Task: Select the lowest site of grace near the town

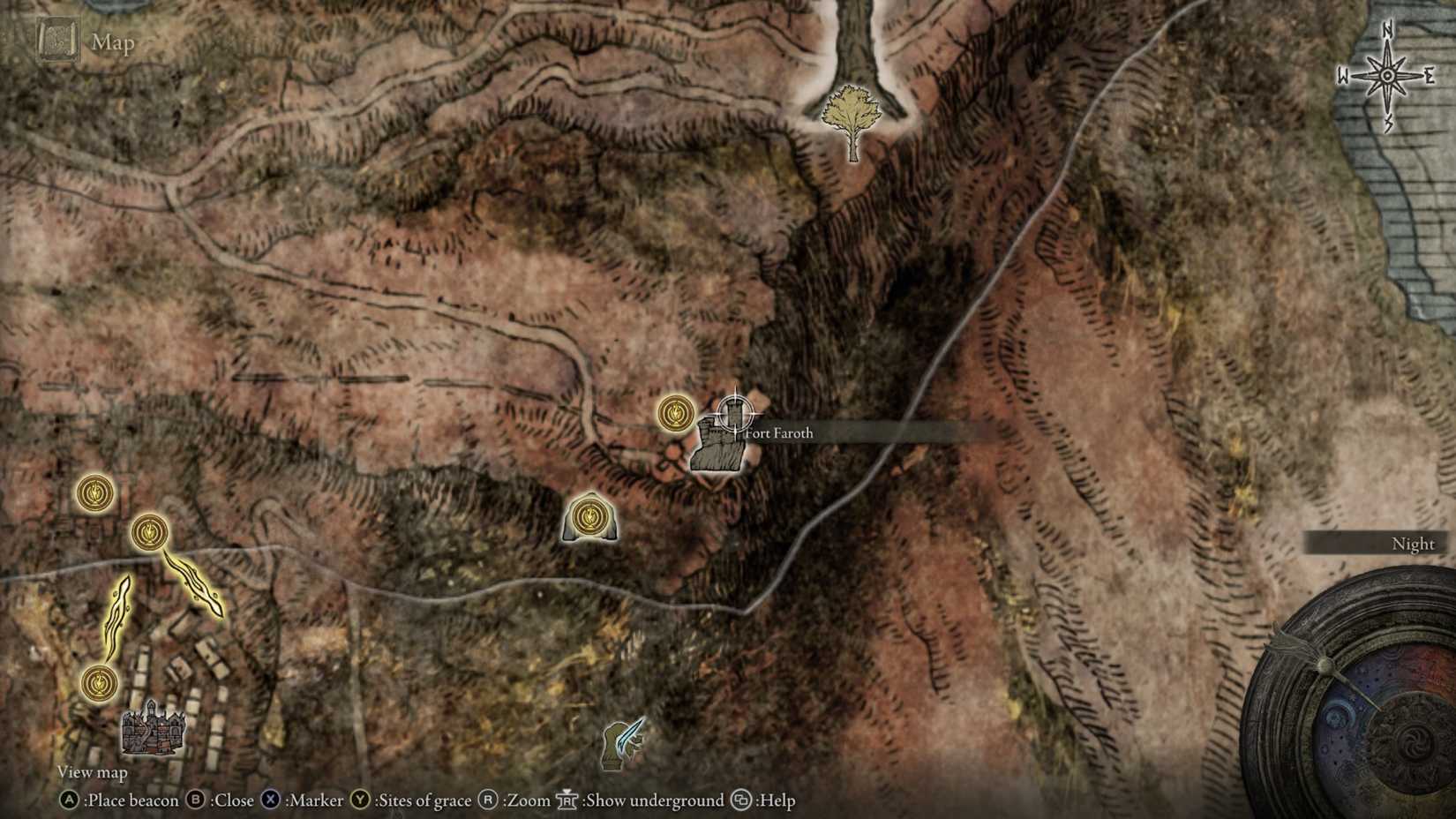Action: coord(100,681)
